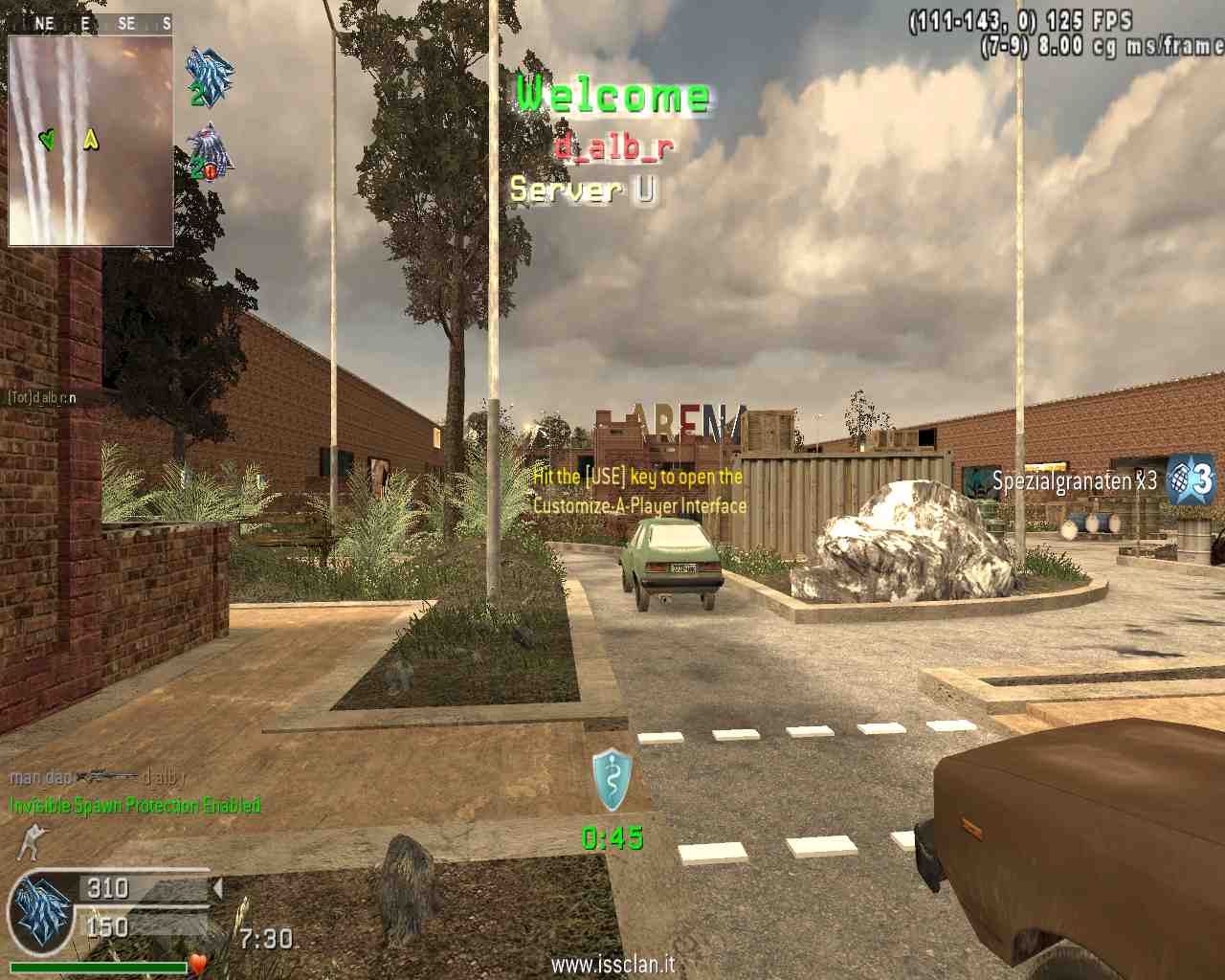This screenshot has height=980, width=1225.
Task: Click the standing soldier stance icon
Action: (31, 841)
